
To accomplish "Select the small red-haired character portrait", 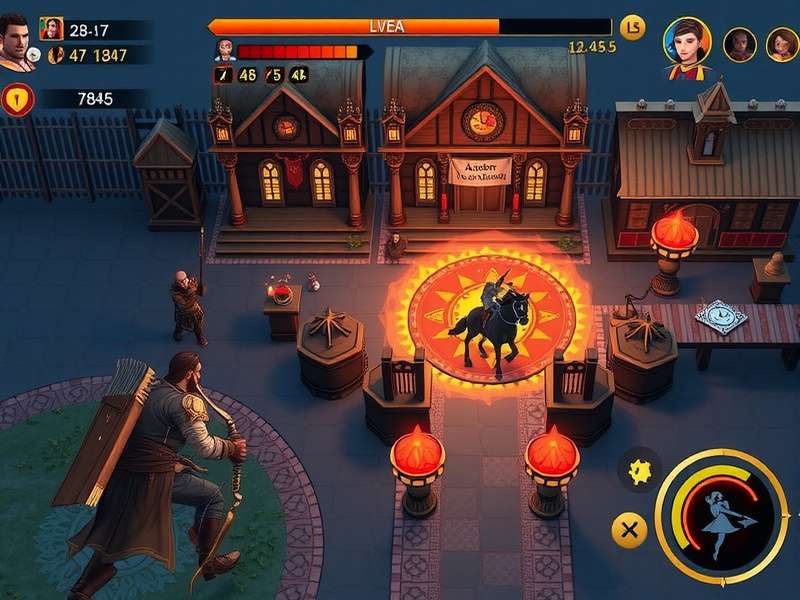I will tap(52, 29).
